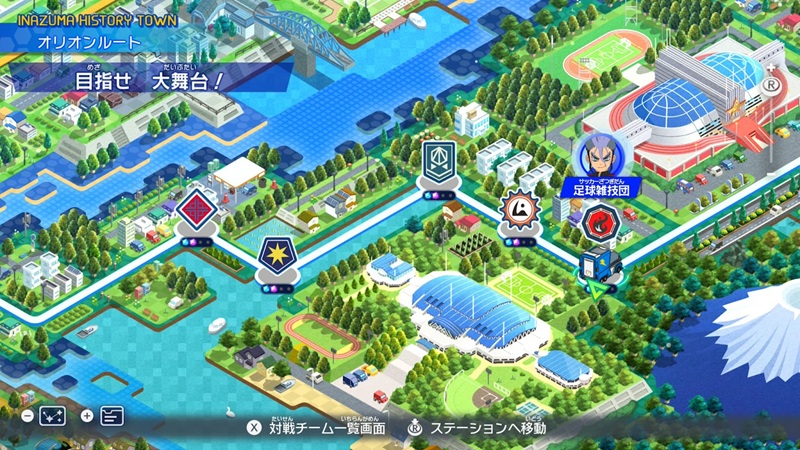Choose the blue star badge stage node
800x450 pixels.
click(275, 255)
